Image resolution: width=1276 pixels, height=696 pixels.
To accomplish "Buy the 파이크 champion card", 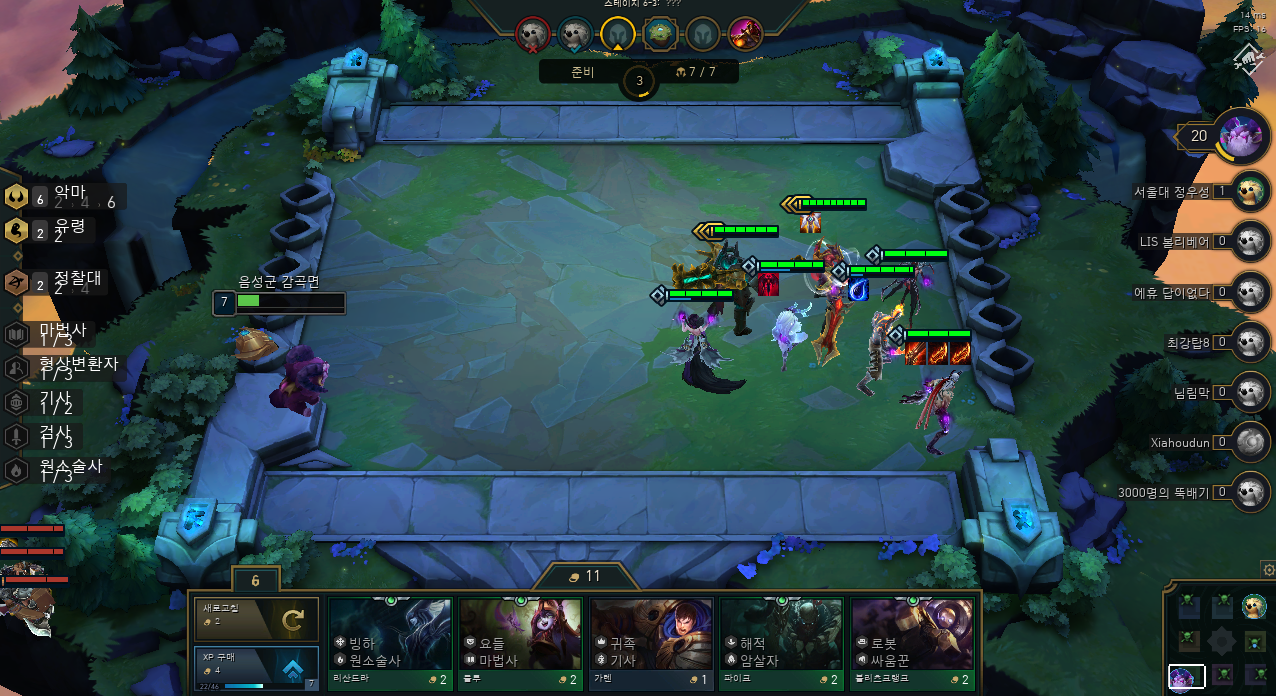I will pos(781,634).
